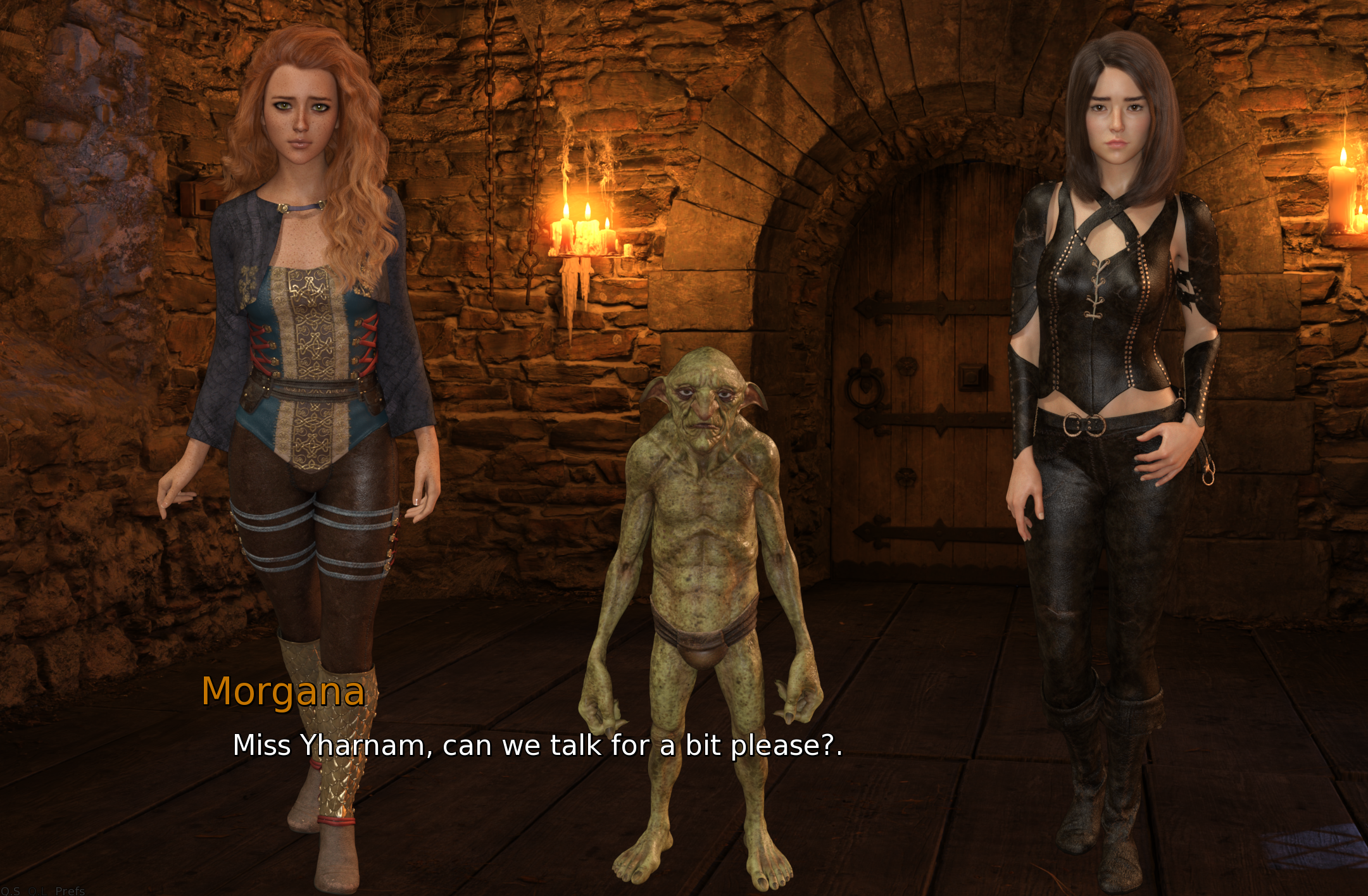Open the Prefs menu
Viewport: 1368px width, 896px height.
coord(70,891)
